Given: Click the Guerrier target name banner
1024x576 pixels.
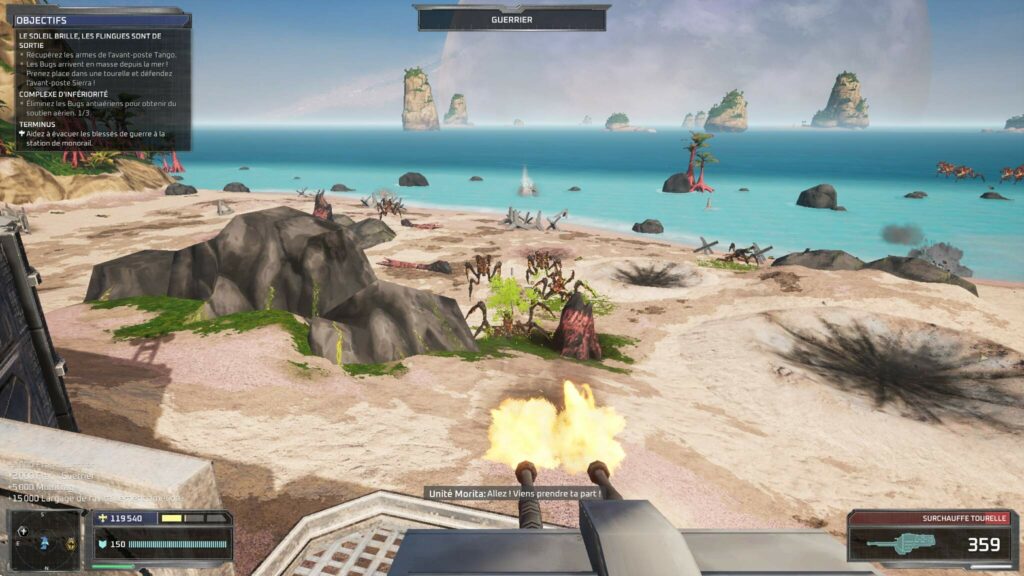Looking at the screenshot, I should 511,19.
